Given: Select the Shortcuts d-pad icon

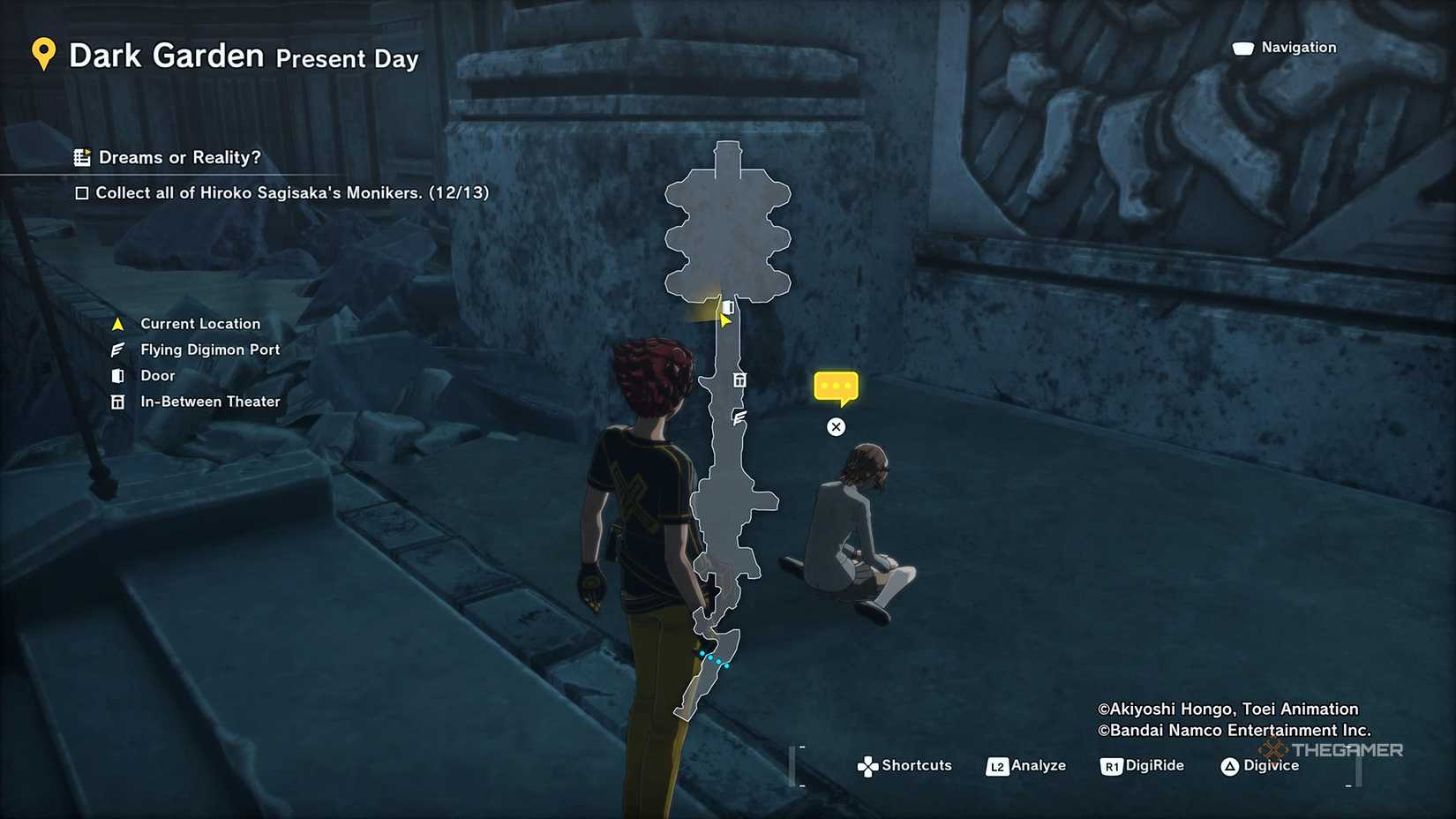Looking at the screenshot, I should pos(868,765).
